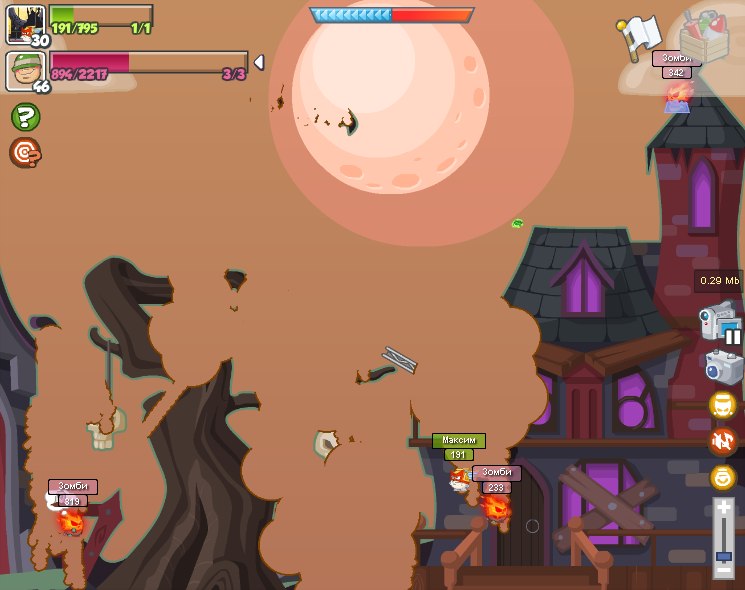Collapse the team bars with white arrow
Screen dimensions: 745x590
259,62
